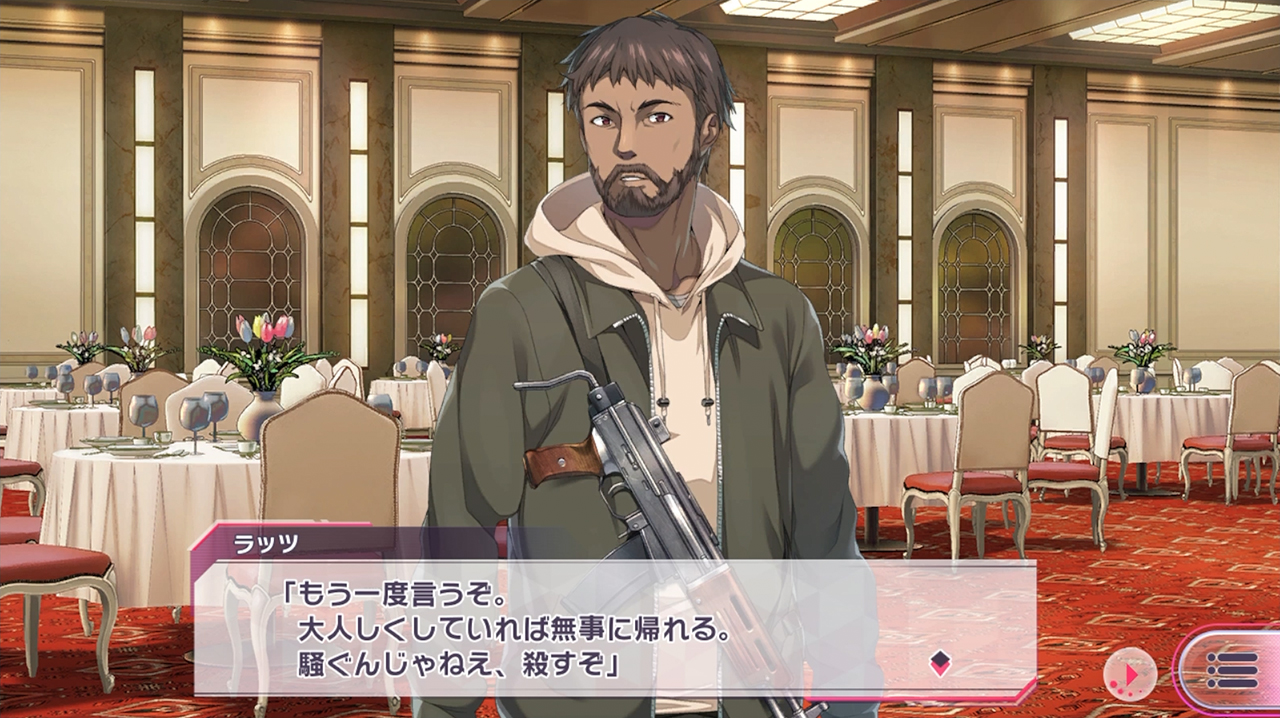Click the diamond advance indicator in dialogue
Viewport: 1280px width, 718px height.
pos(940,662)
